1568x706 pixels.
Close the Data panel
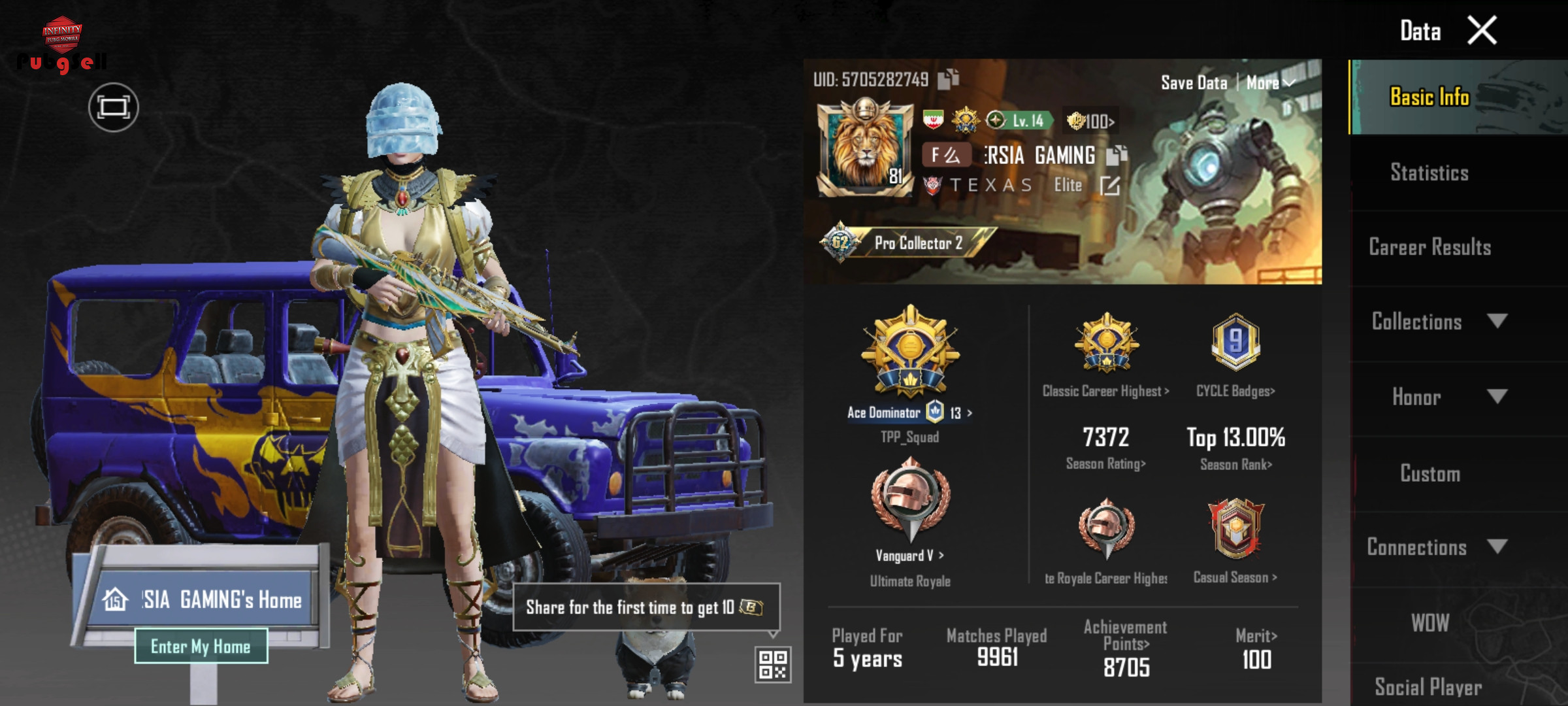1482,31
